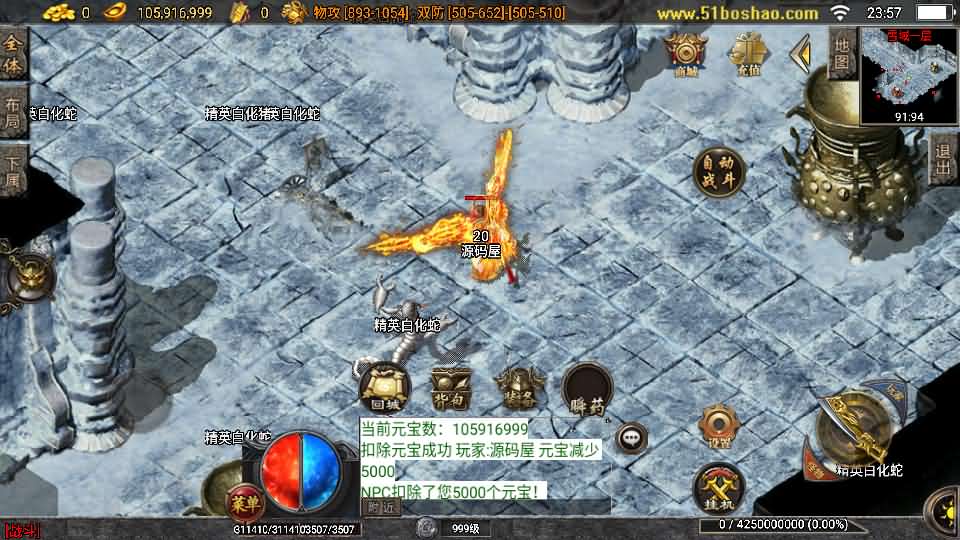The image size is (960, 540).
Task: Open the 装备 equipment helmet icon
Action: click(x=518, y=389)
